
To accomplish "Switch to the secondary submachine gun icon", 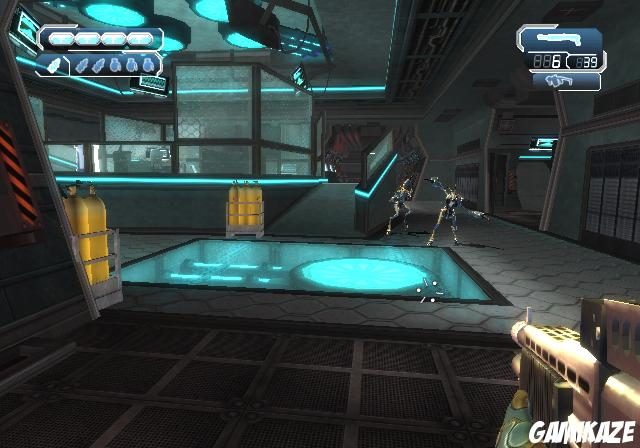I will [x=559, y=82].
